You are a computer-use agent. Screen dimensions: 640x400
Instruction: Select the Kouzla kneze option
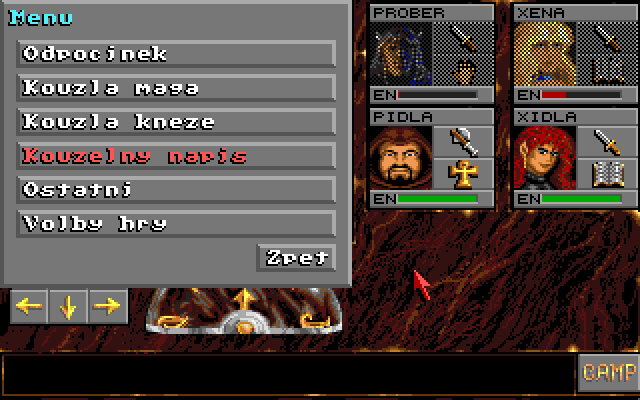point(176,122)
